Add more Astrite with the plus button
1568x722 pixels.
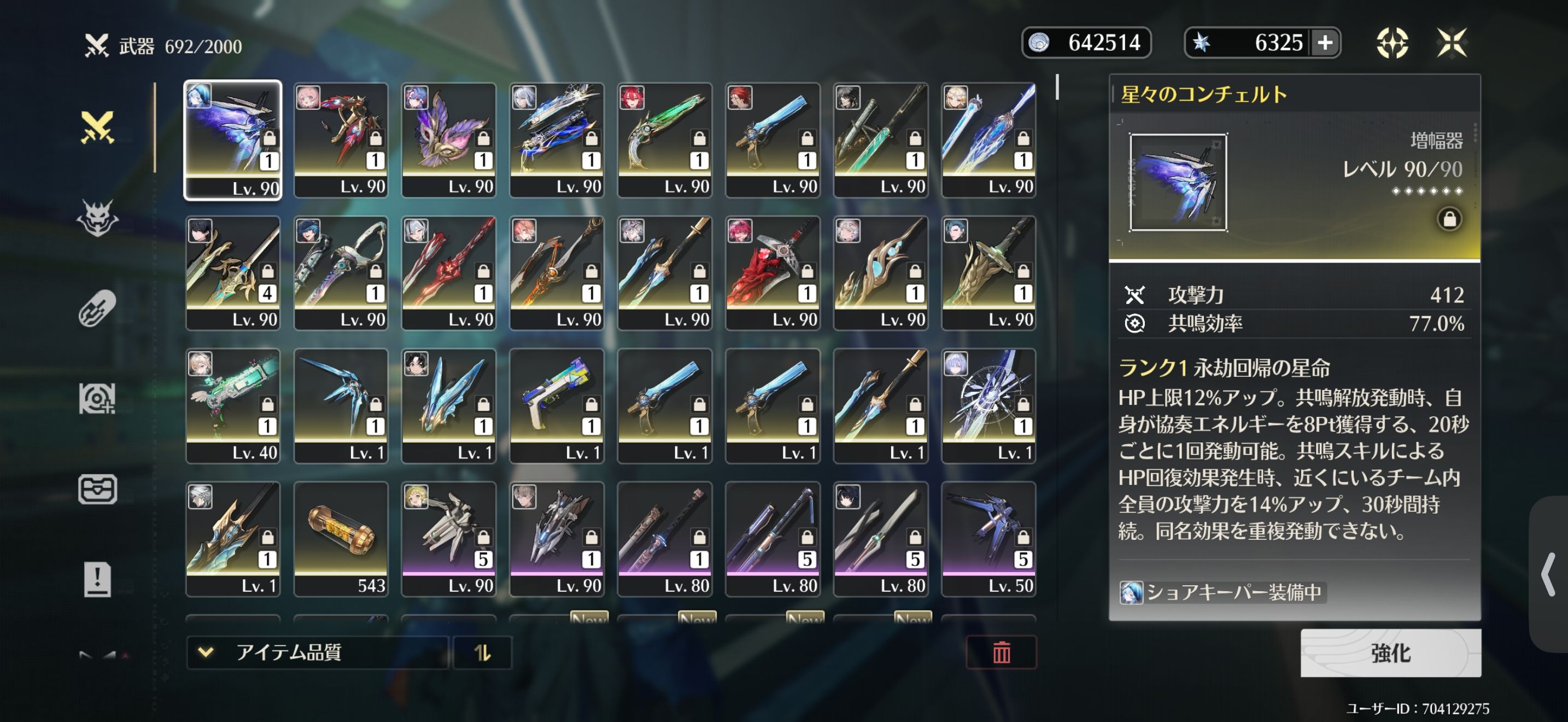(1325, 43)
